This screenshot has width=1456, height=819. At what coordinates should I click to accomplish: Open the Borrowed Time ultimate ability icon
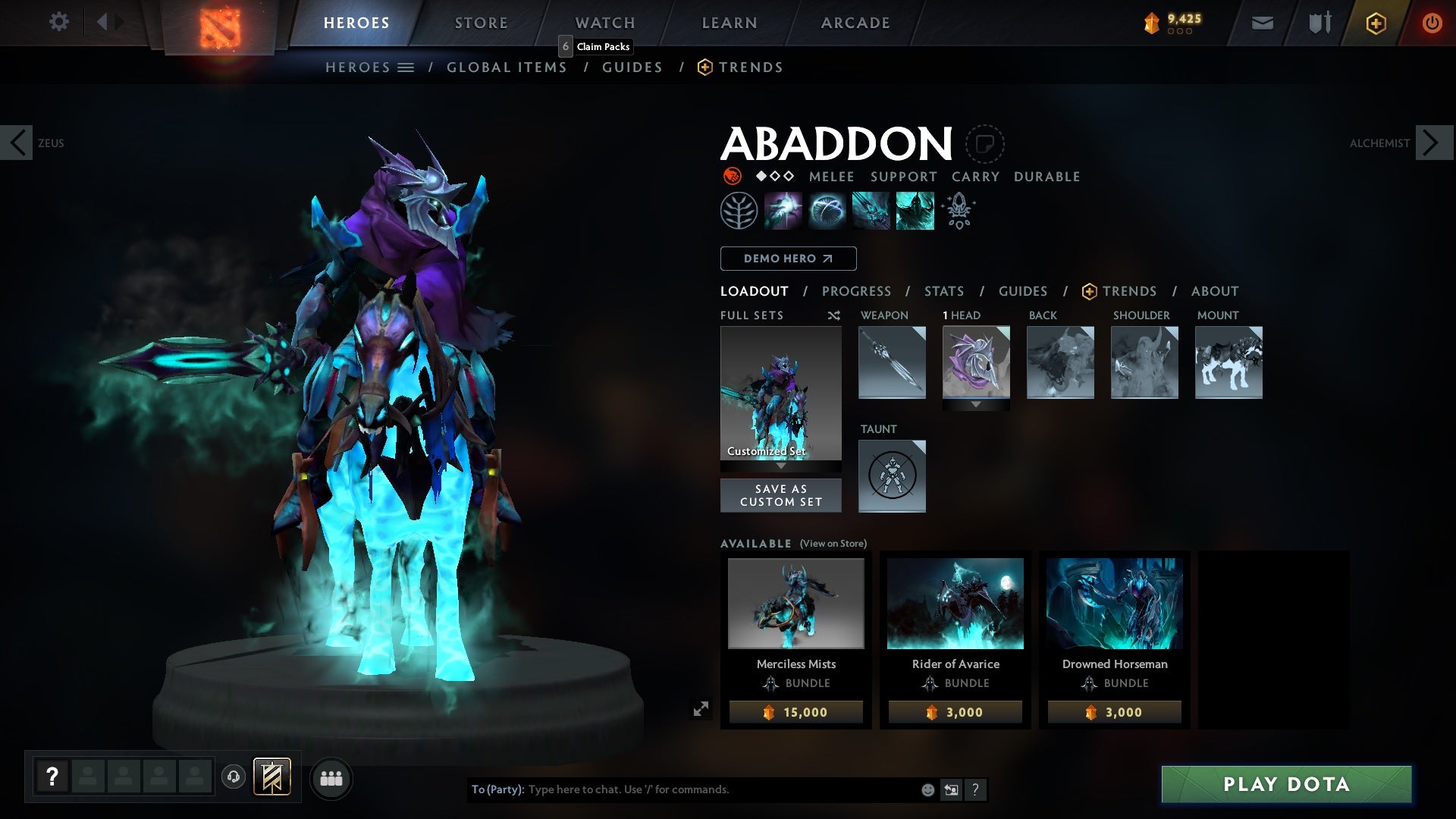click(914, 210)
